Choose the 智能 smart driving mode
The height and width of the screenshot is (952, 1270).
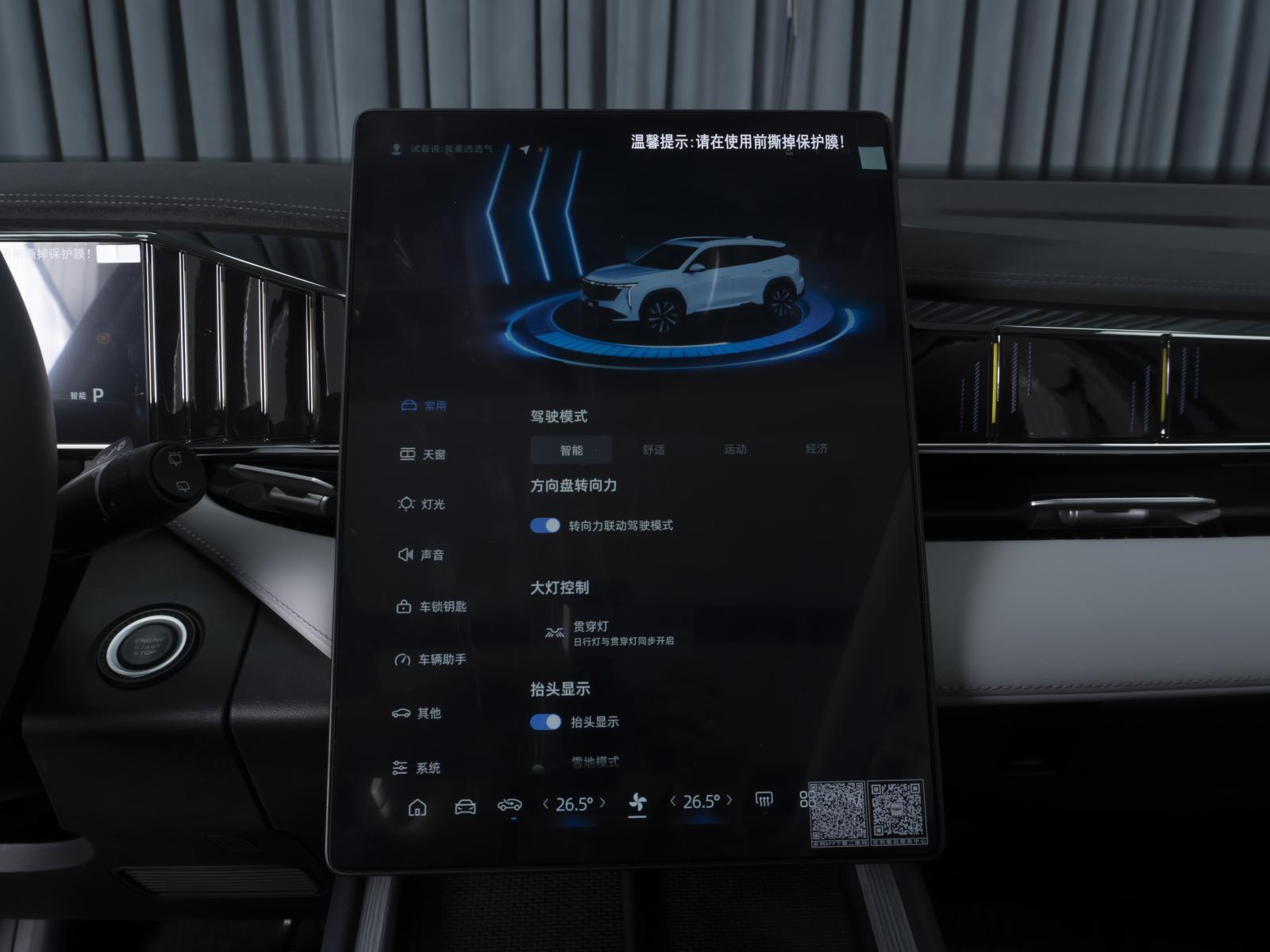(x=571, y=450)
